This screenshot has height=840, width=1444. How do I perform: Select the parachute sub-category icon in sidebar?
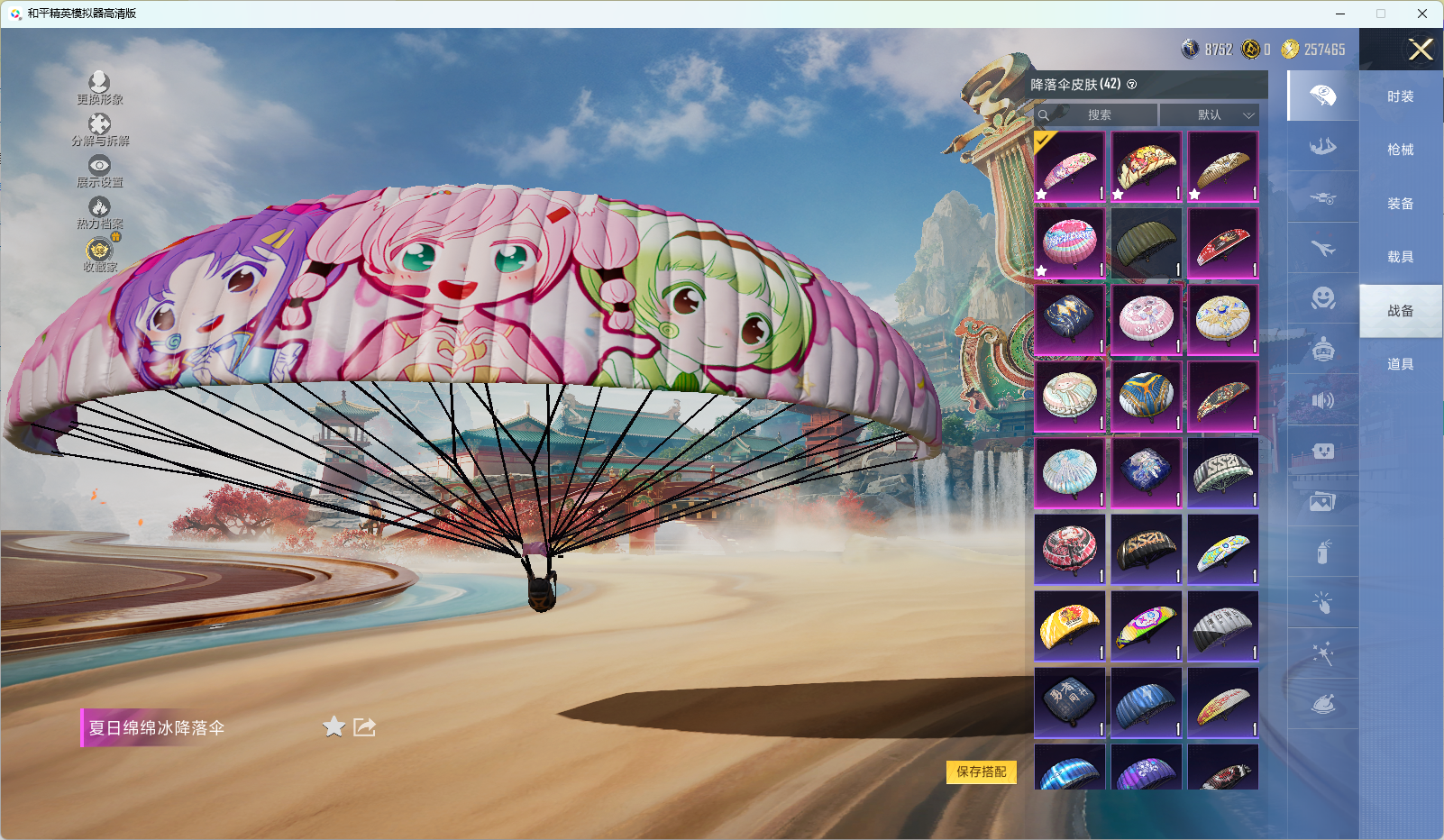[1322, 96]
